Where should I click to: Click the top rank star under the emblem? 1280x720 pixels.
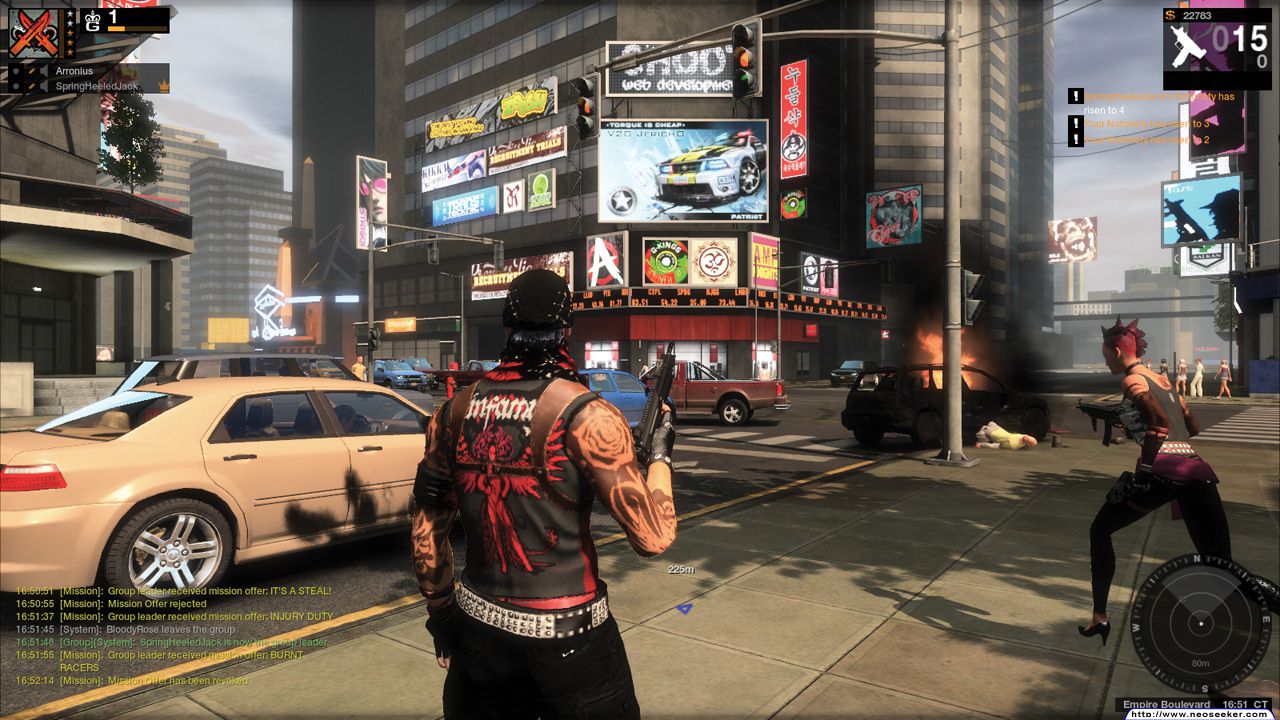point(70,13)
